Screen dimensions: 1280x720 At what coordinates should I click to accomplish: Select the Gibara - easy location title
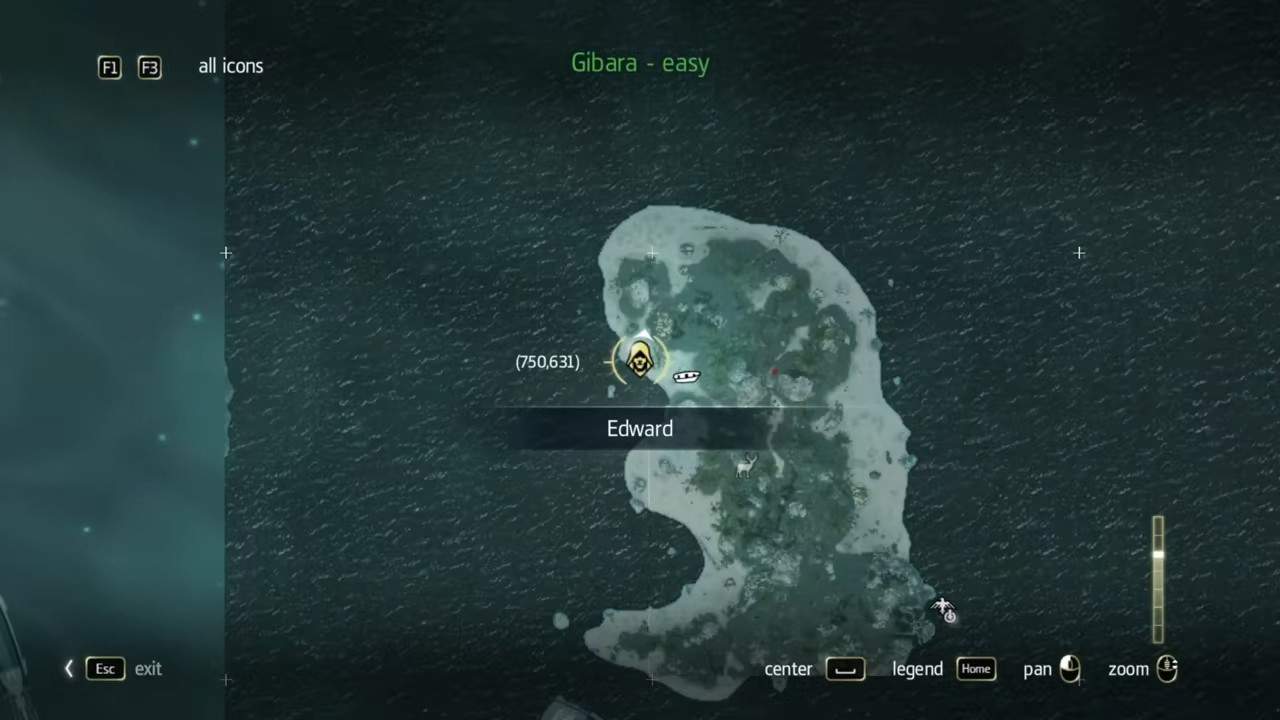coord(640,63)
